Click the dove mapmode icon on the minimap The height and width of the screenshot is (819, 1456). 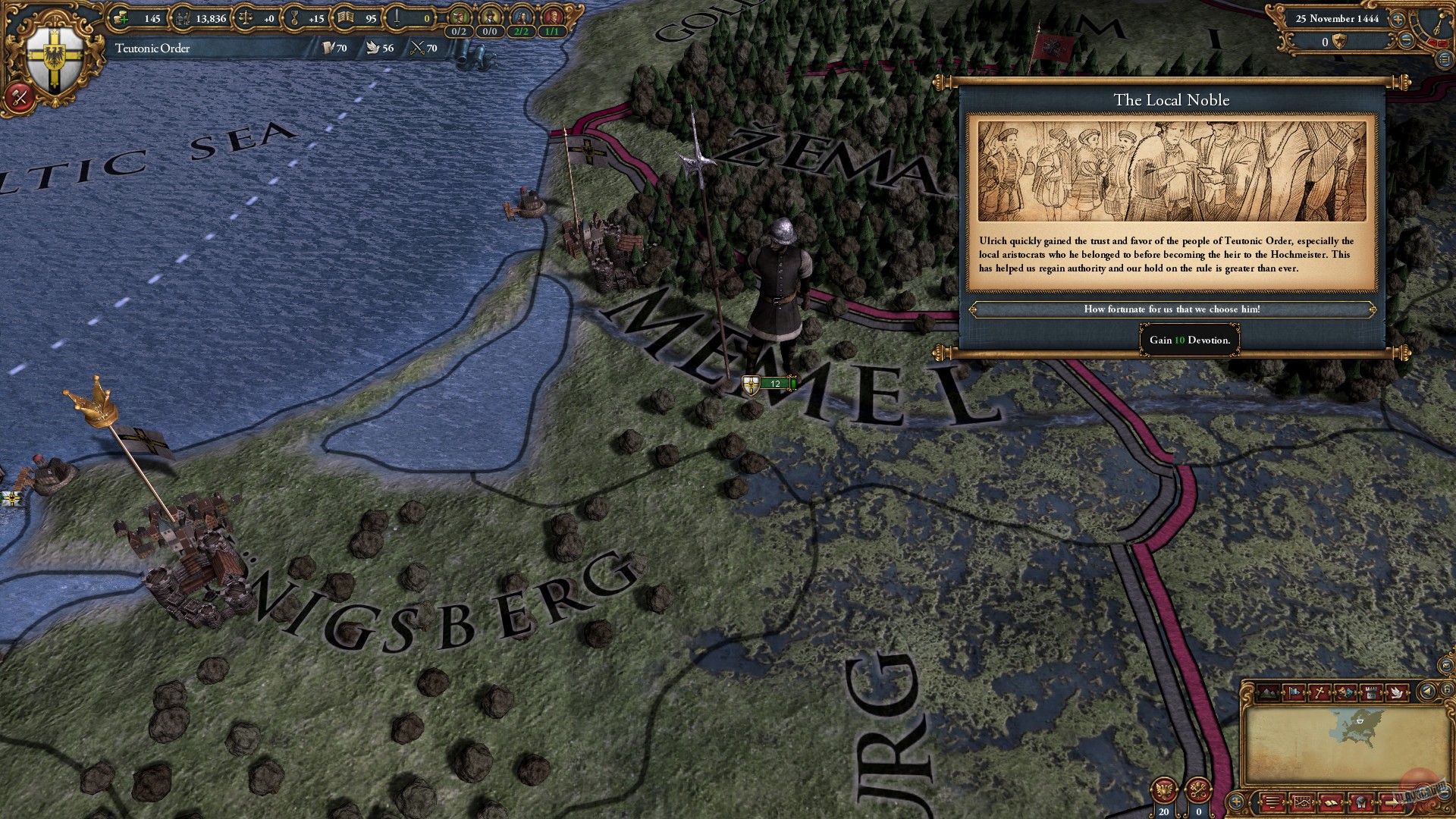[x=1397, y=693]
